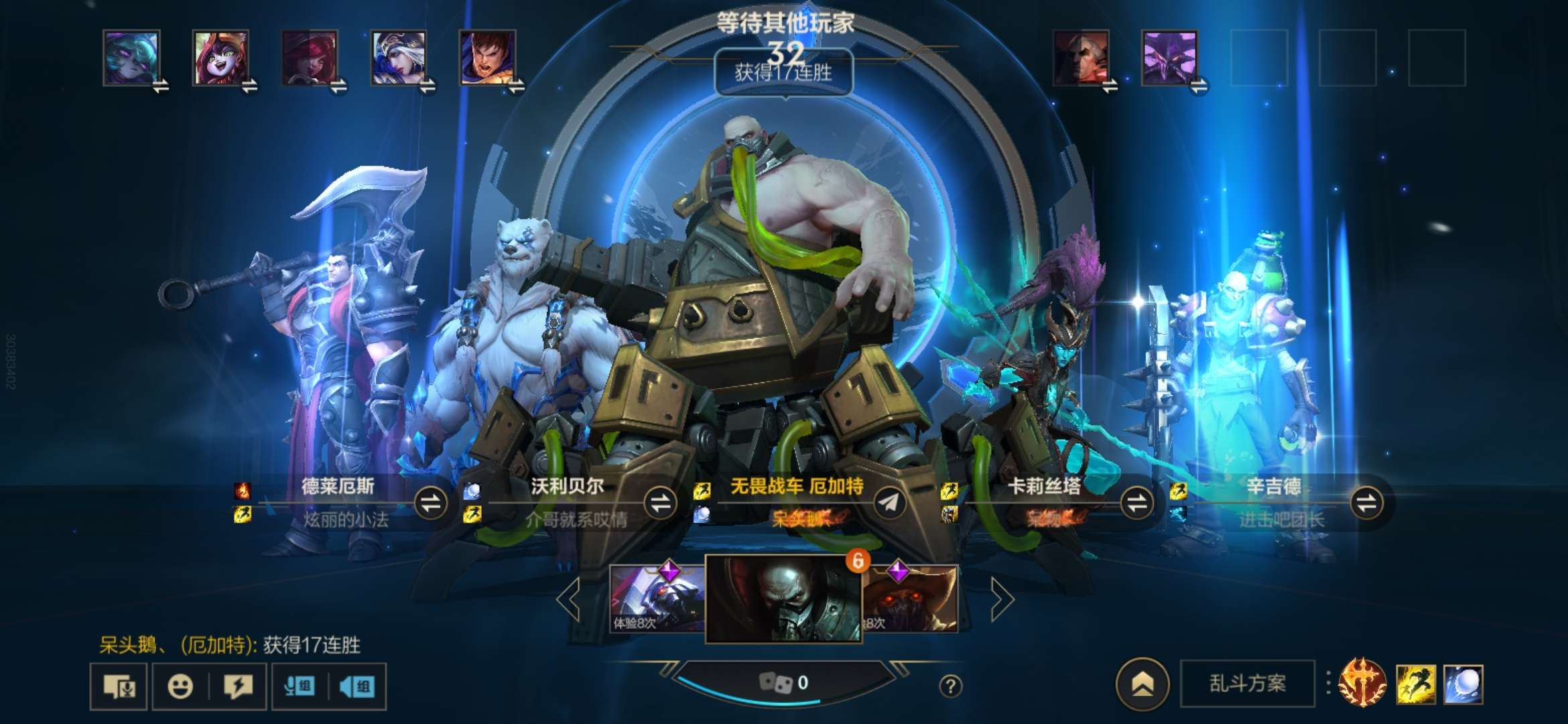Open the chat message panel button
Screen dimensions: 1568x724
(119, 686)
